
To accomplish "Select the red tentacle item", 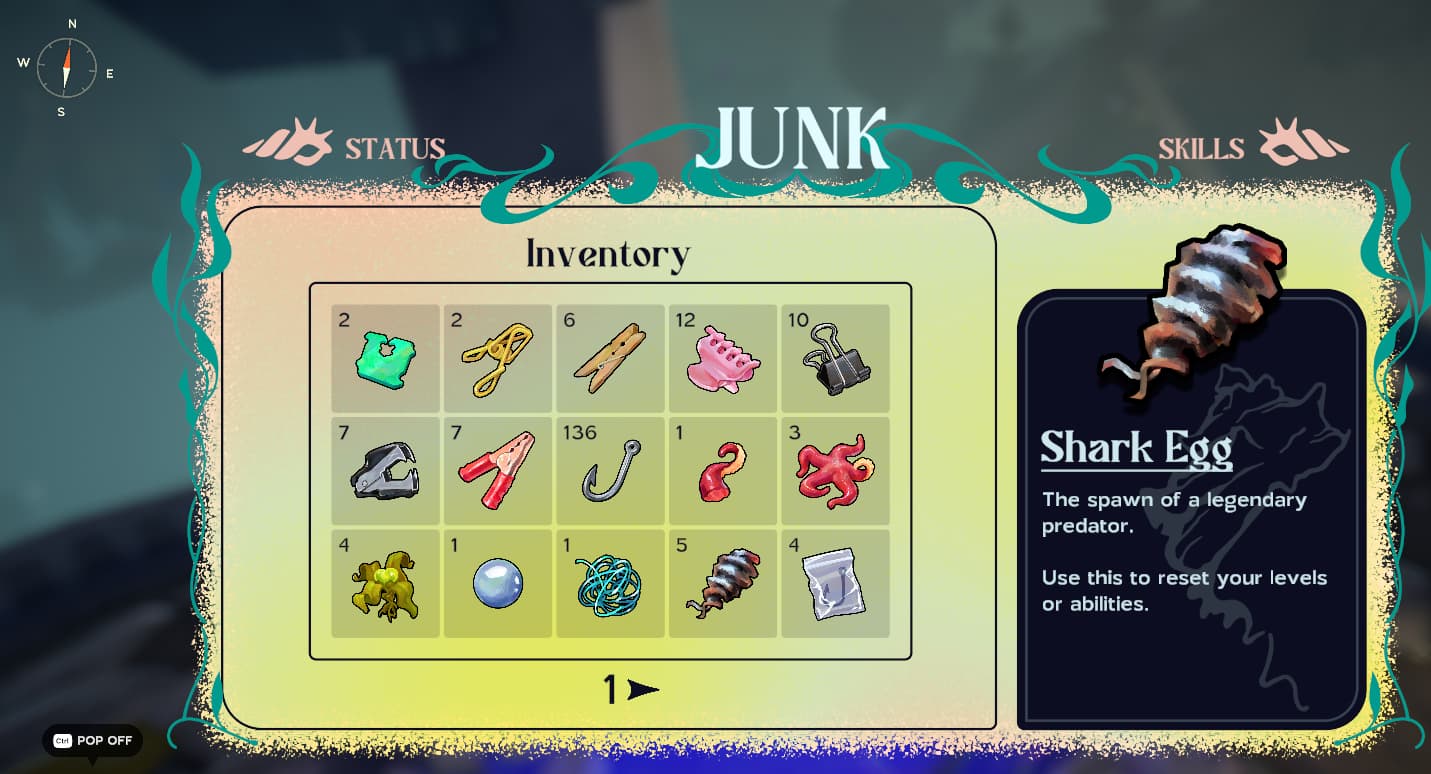I will 723,470.
